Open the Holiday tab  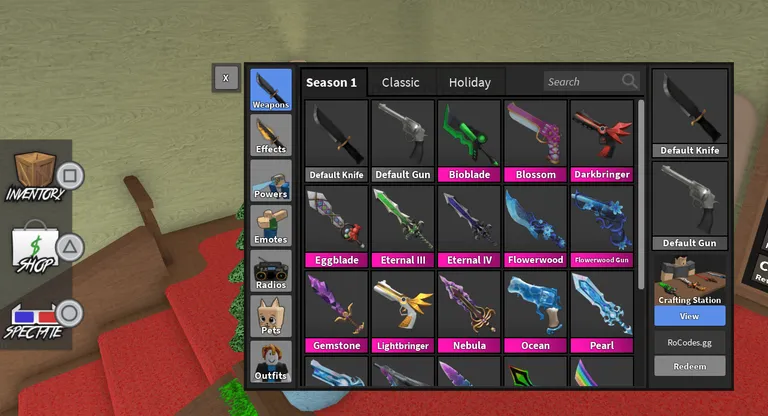[469, 82]
